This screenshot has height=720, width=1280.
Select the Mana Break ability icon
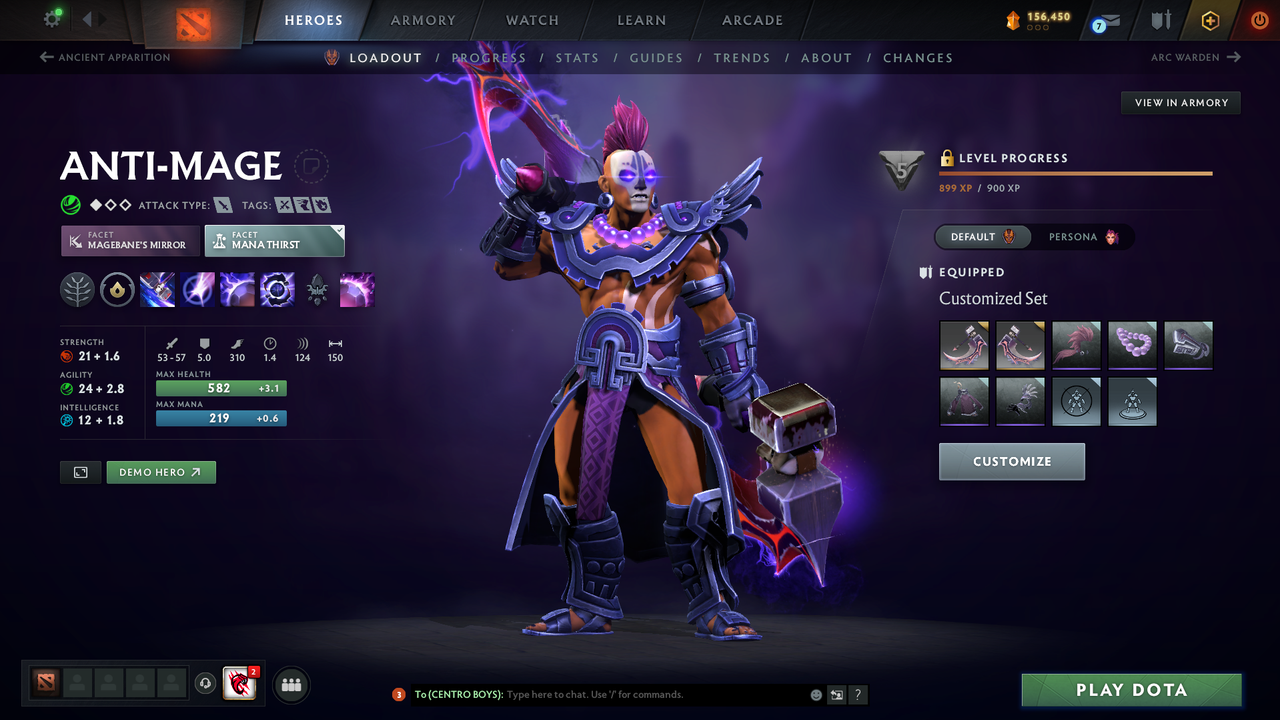157,290
